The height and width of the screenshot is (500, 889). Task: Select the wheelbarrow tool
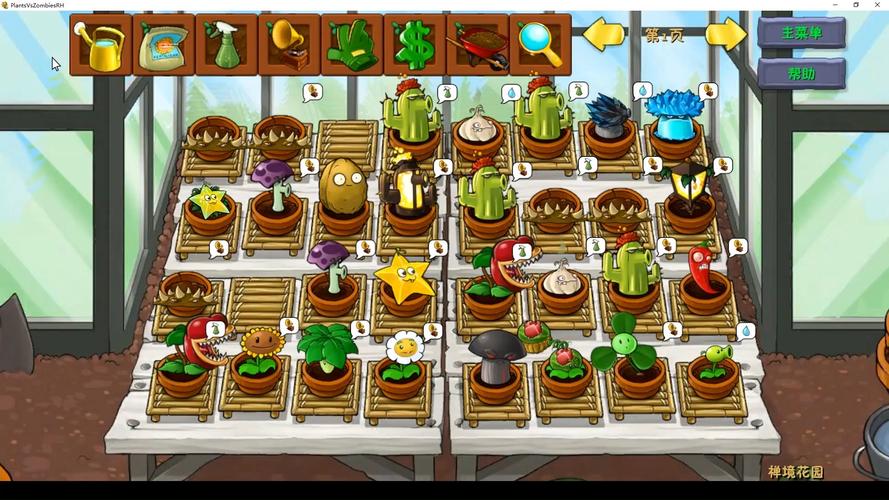(x=477, y=45)
